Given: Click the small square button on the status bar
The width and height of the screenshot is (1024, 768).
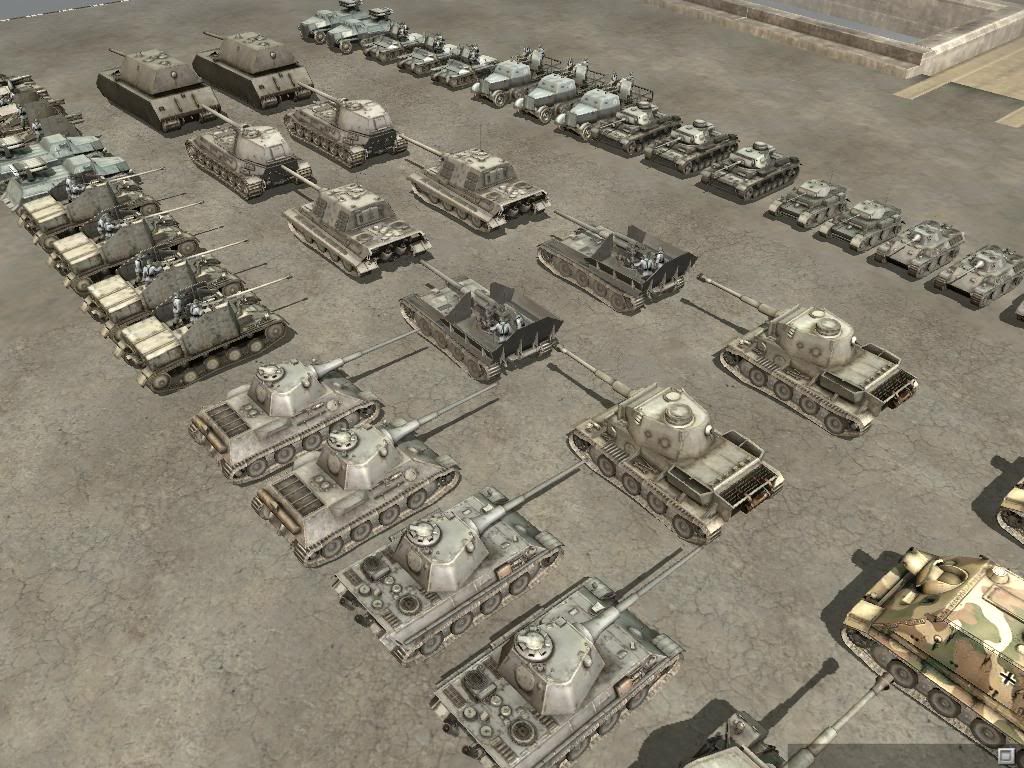Looking at the screenshot, I should (1006, 755).
